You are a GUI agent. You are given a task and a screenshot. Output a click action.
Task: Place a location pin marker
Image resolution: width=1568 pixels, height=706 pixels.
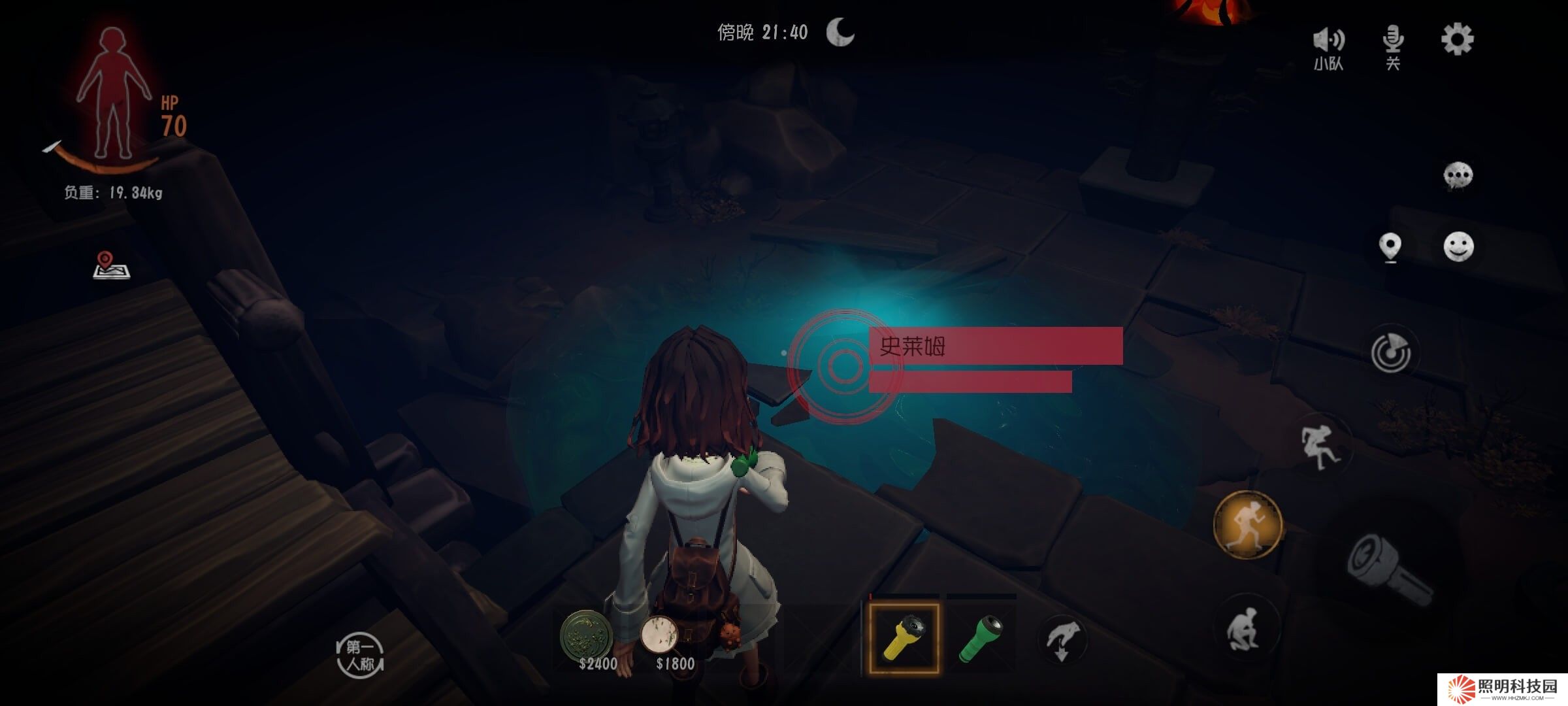[x=1390, y=247]
